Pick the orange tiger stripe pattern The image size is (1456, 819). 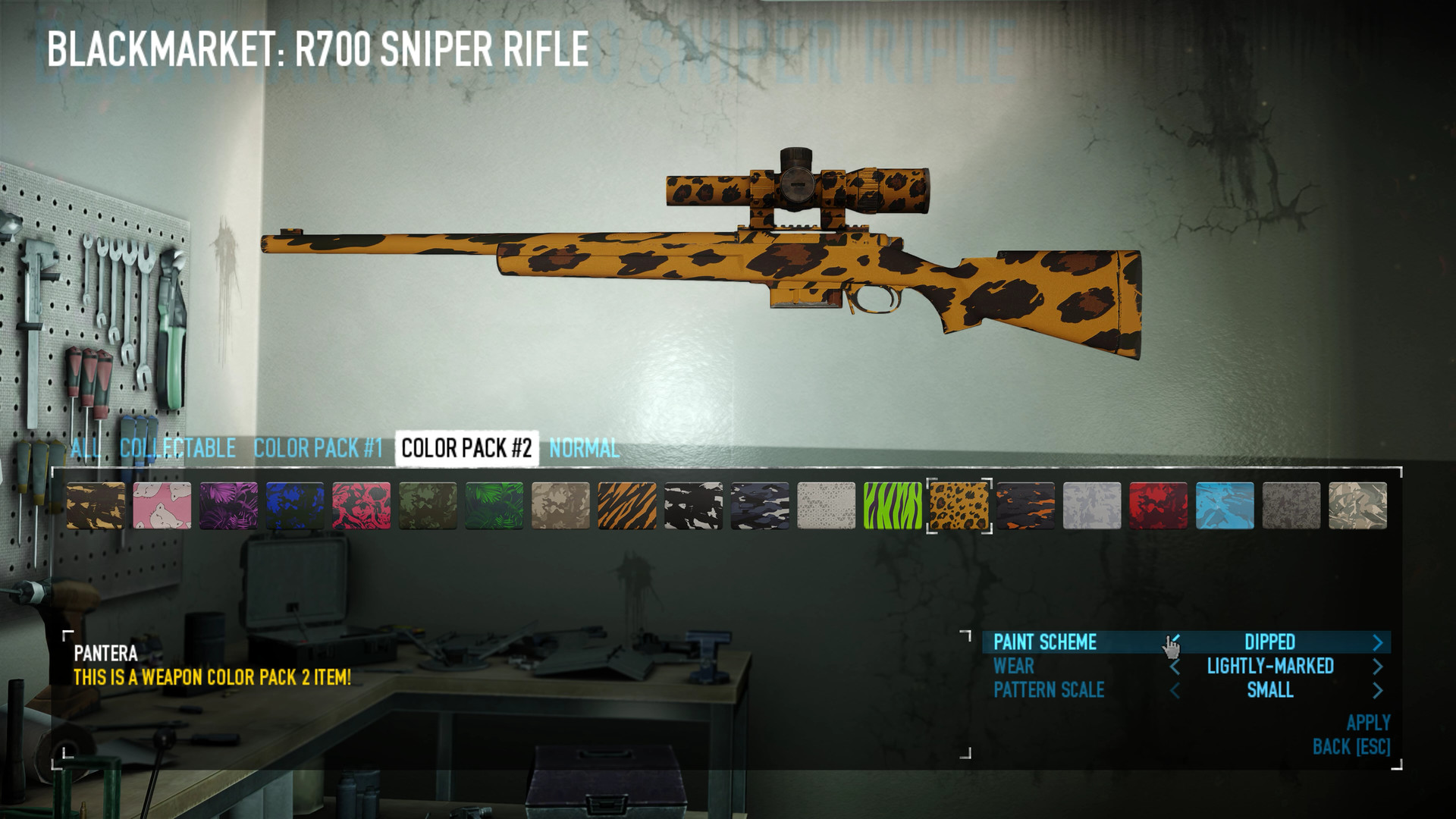pyautogui.click(x=627, y=505)
